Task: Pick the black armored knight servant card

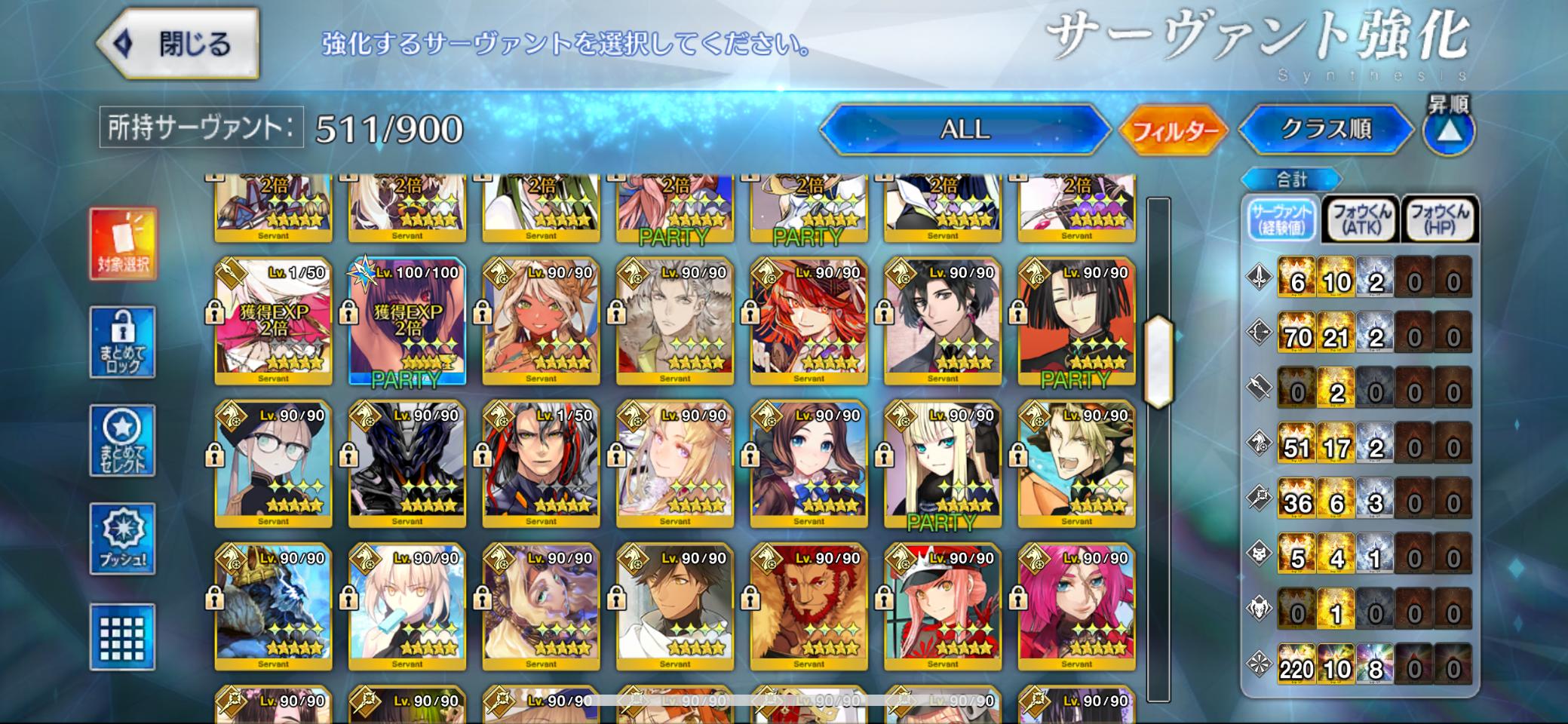Action: (407, 465)
